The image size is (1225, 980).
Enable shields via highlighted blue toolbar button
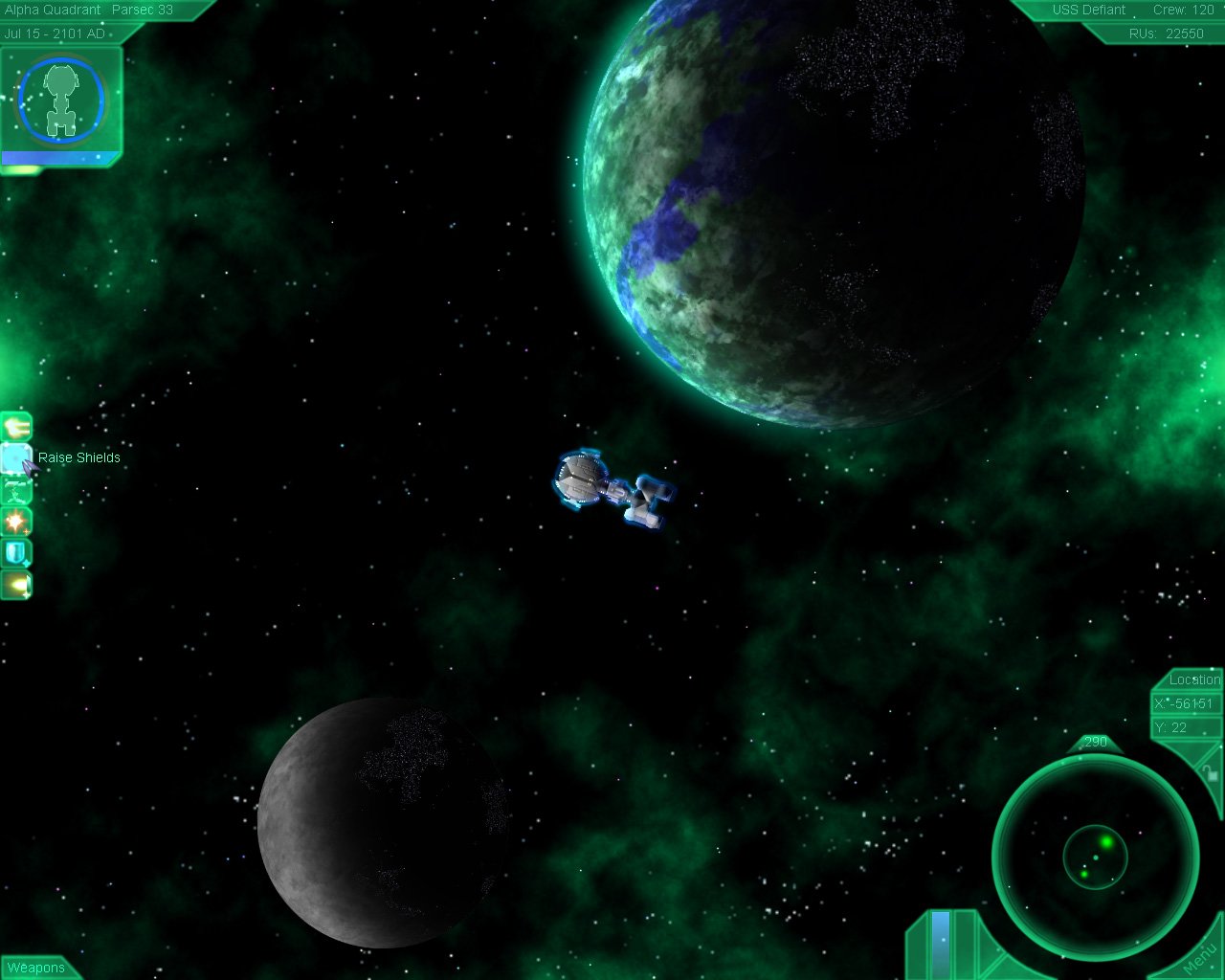pyautogui.click(x=17, y=457)
